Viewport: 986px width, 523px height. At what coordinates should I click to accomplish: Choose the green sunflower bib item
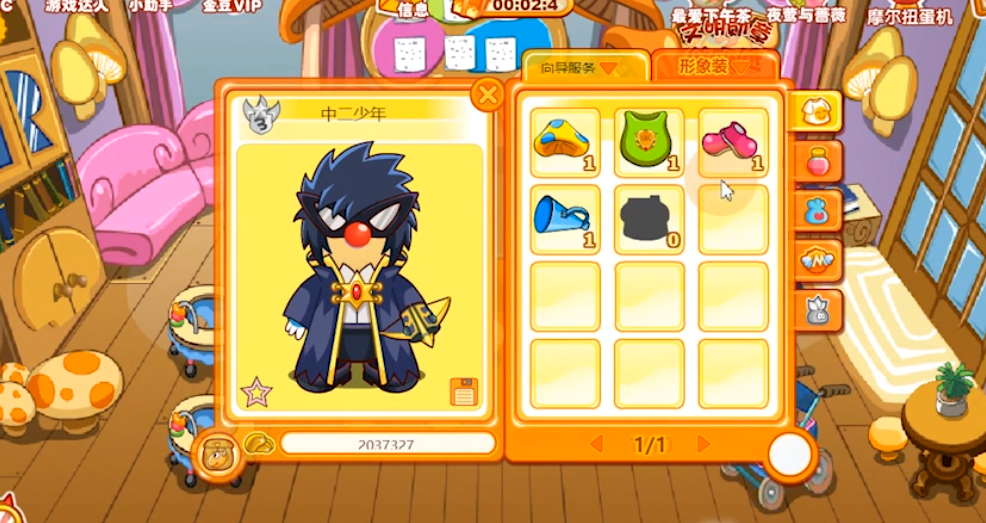click(x=649, y=142)
